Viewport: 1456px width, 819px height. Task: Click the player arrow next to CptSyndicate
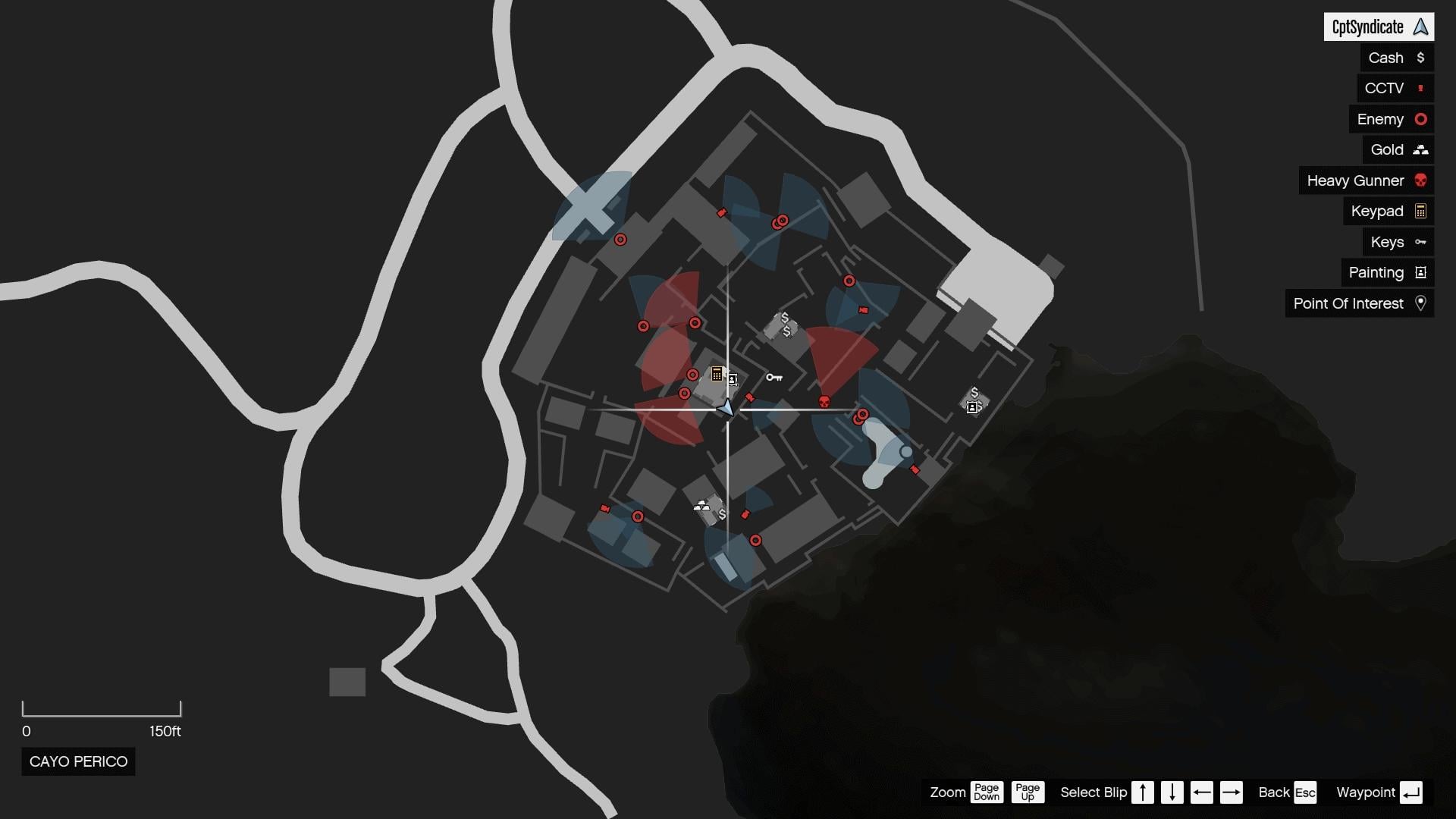(x=1420, y=27)
